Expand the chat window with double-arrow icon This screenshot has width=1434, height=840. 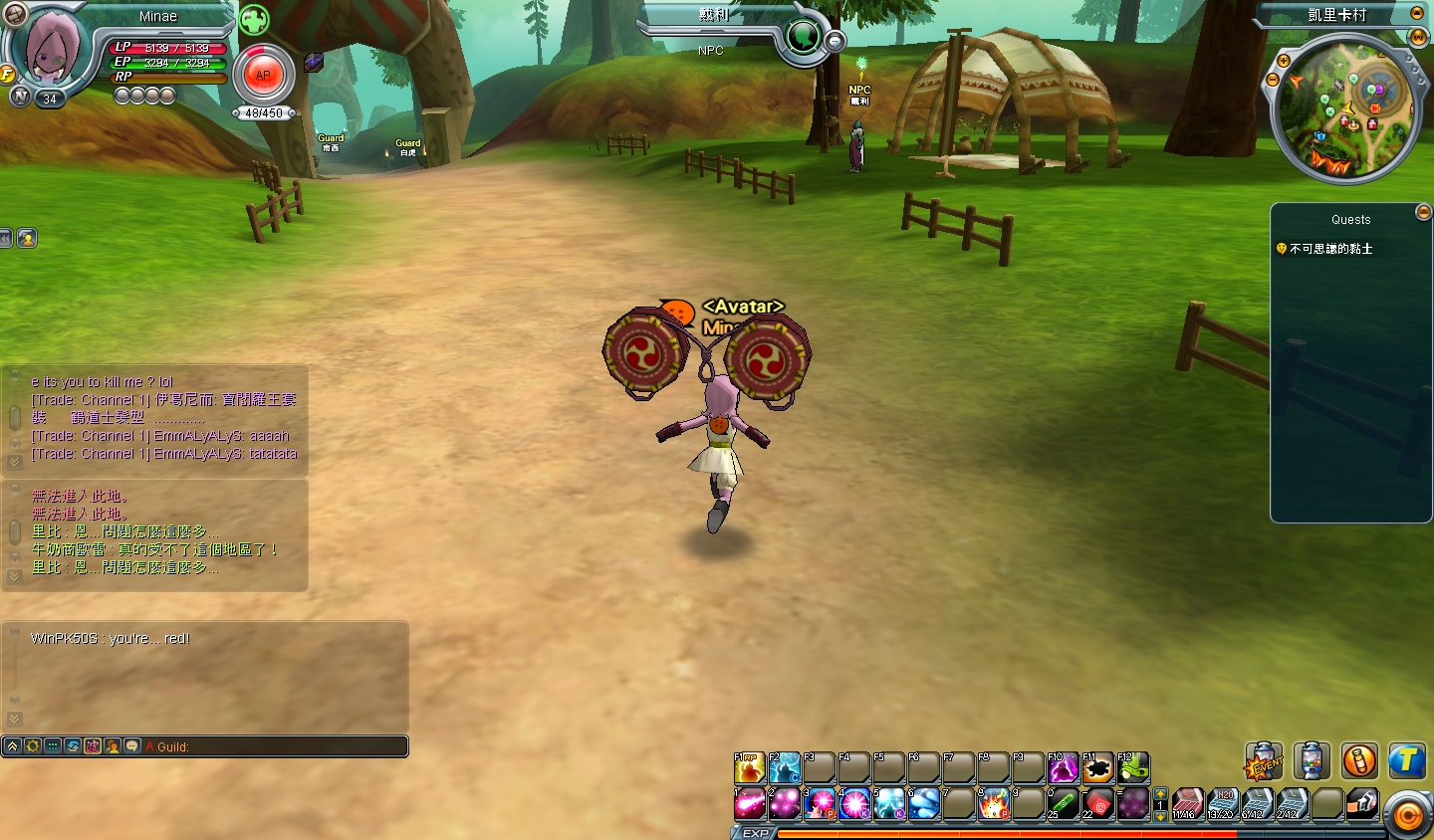coord(12,745)
